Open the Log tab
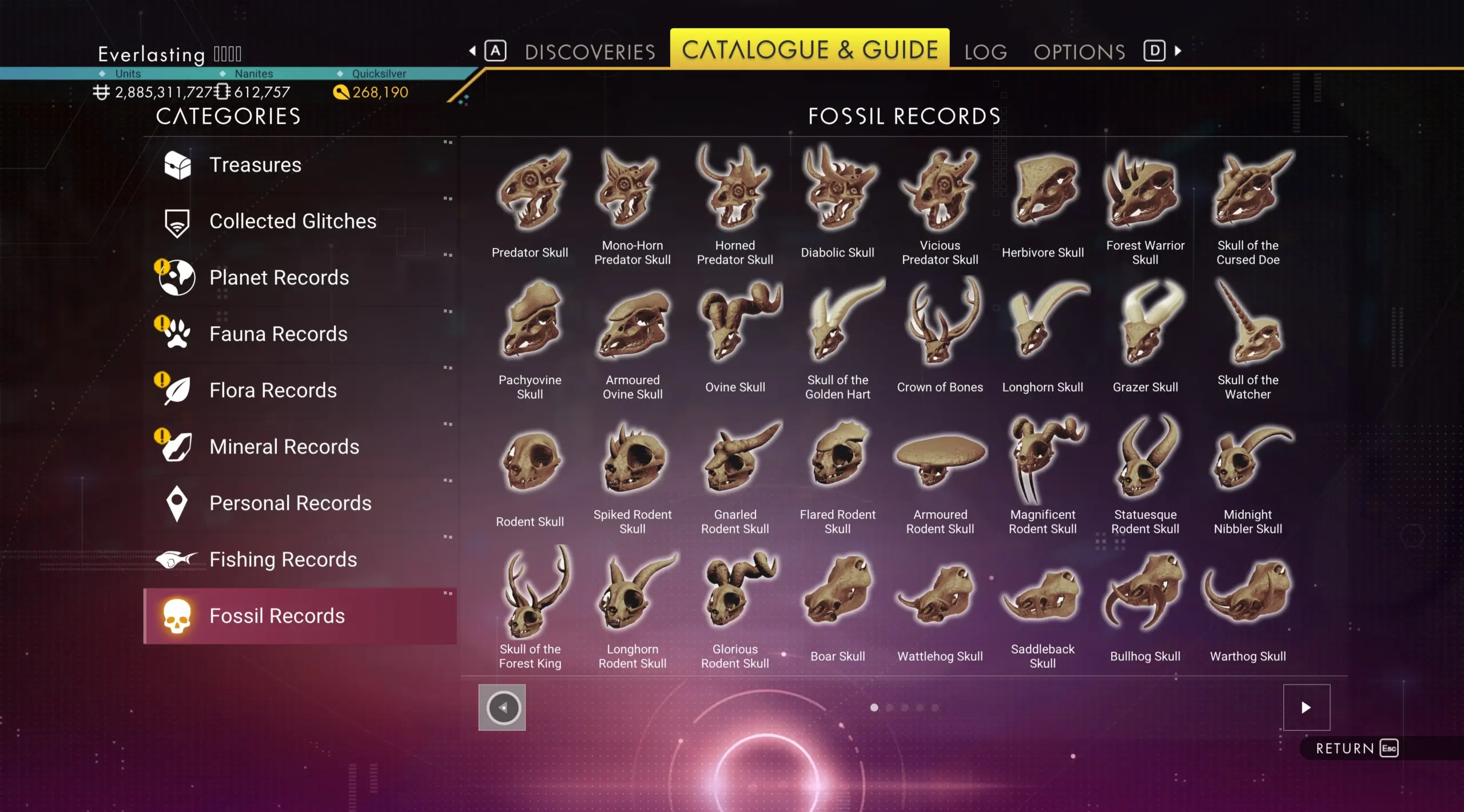The height and width of the screenshot is (812, 1464). click(x=985, y=52)
